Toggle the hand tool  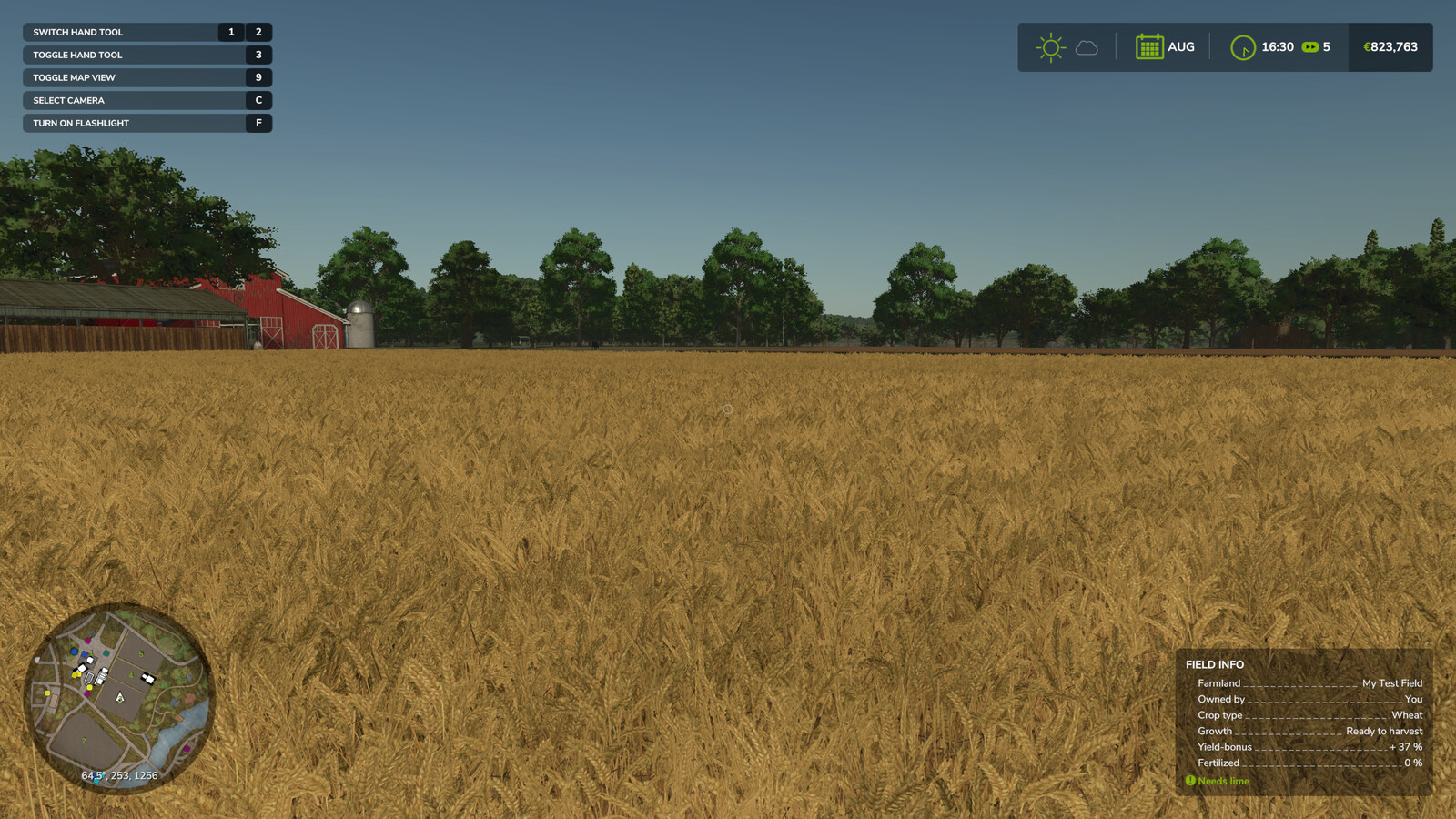pyautogui.click(x=146, y=55)
